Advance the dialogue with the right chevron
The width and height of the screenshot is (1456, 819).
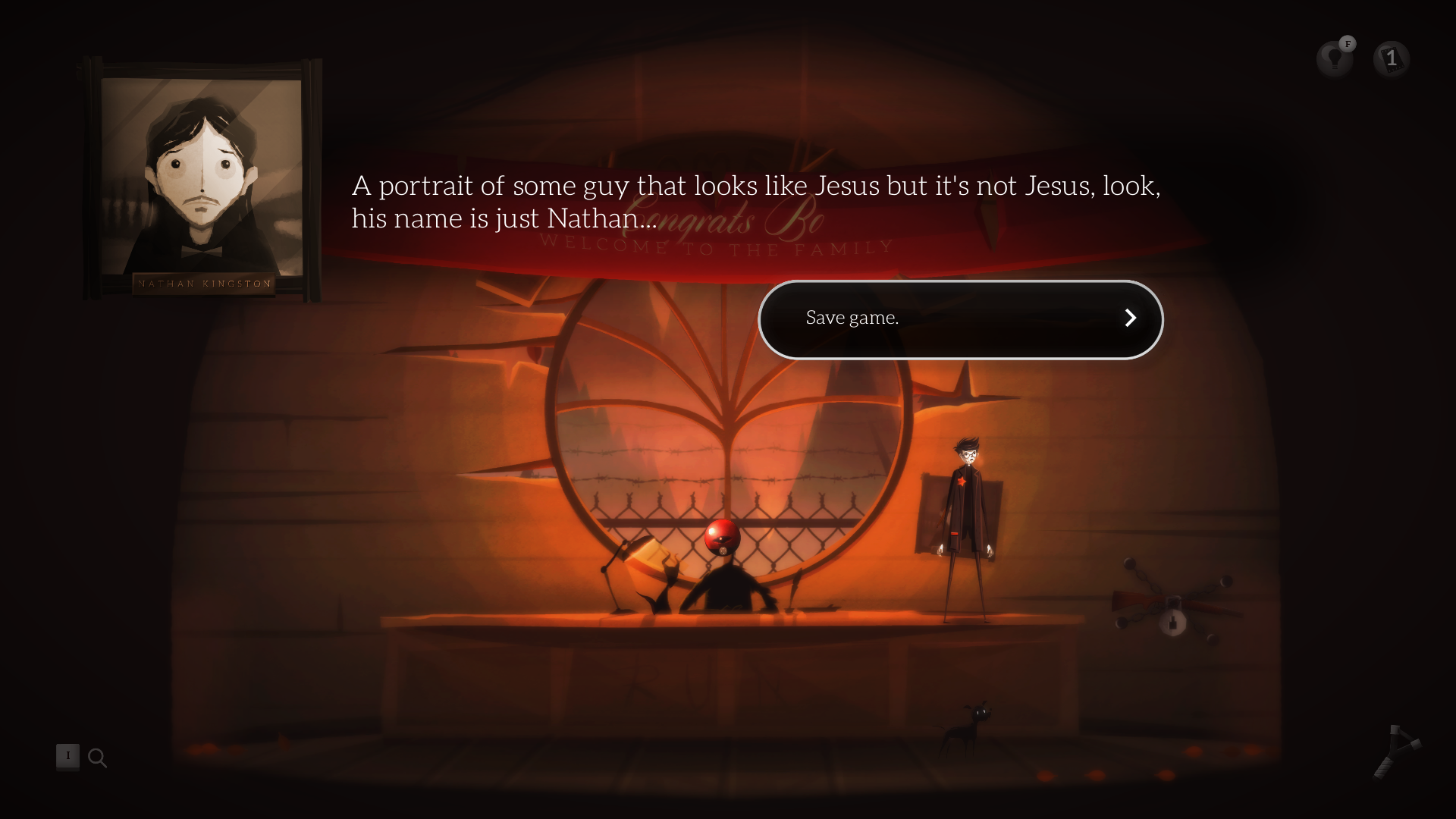[x=1131, y=318]
